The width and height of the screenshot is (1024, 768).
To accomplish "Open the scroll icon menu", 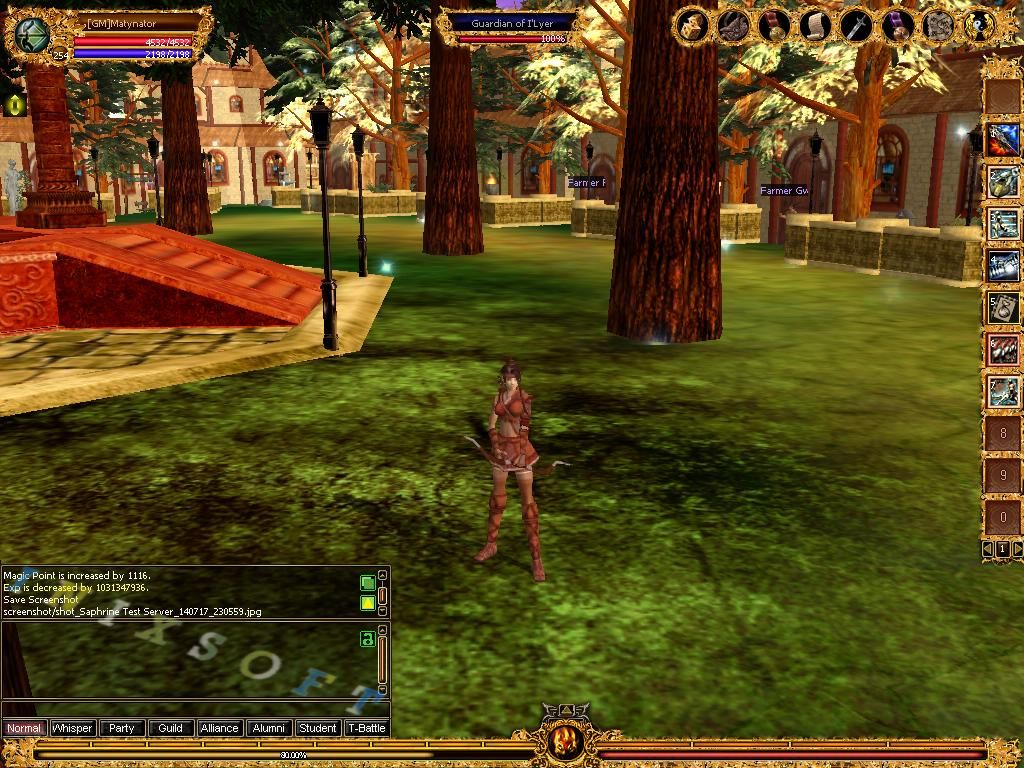I will [x=815, y=25].
